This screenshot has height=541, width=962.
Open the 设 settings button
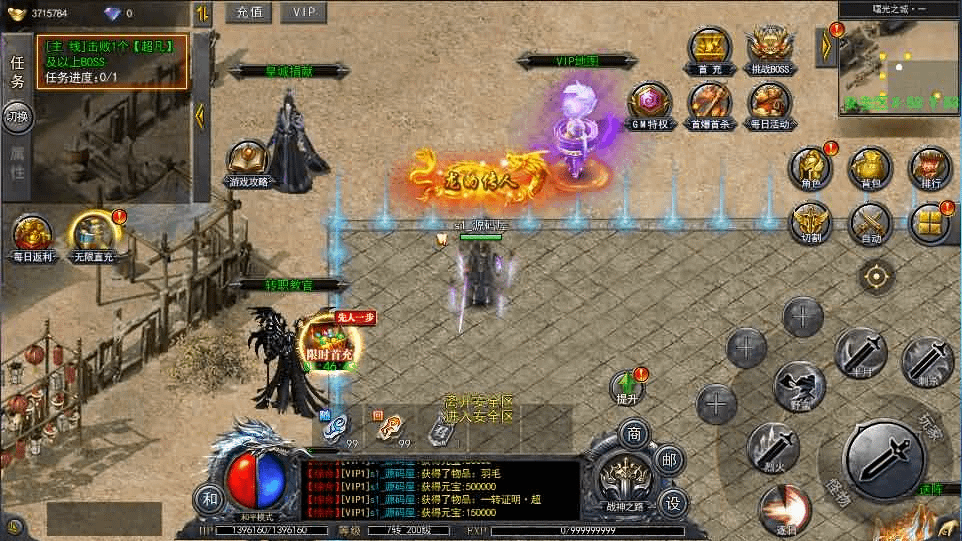click(x=672, y=501)
